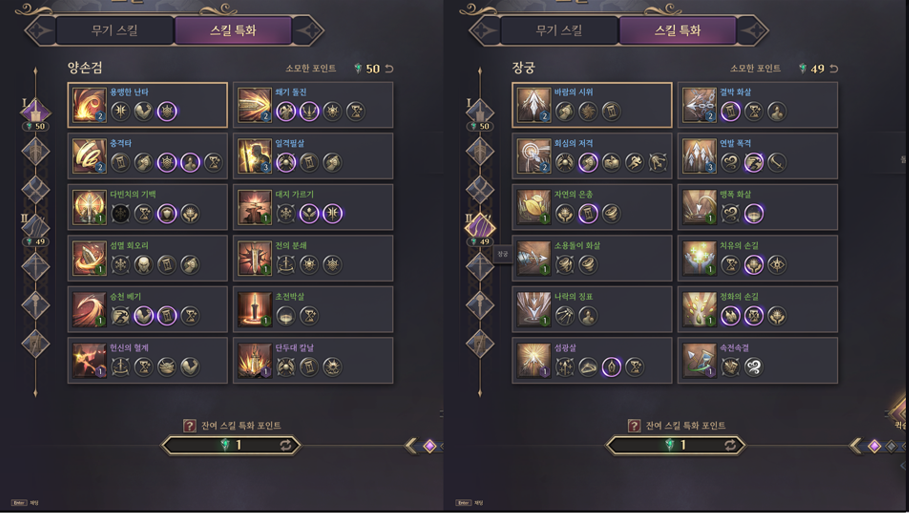
Task: Select the 나락의 징표 skill icon
Action: pyautogui.click(x=534, y=309)
